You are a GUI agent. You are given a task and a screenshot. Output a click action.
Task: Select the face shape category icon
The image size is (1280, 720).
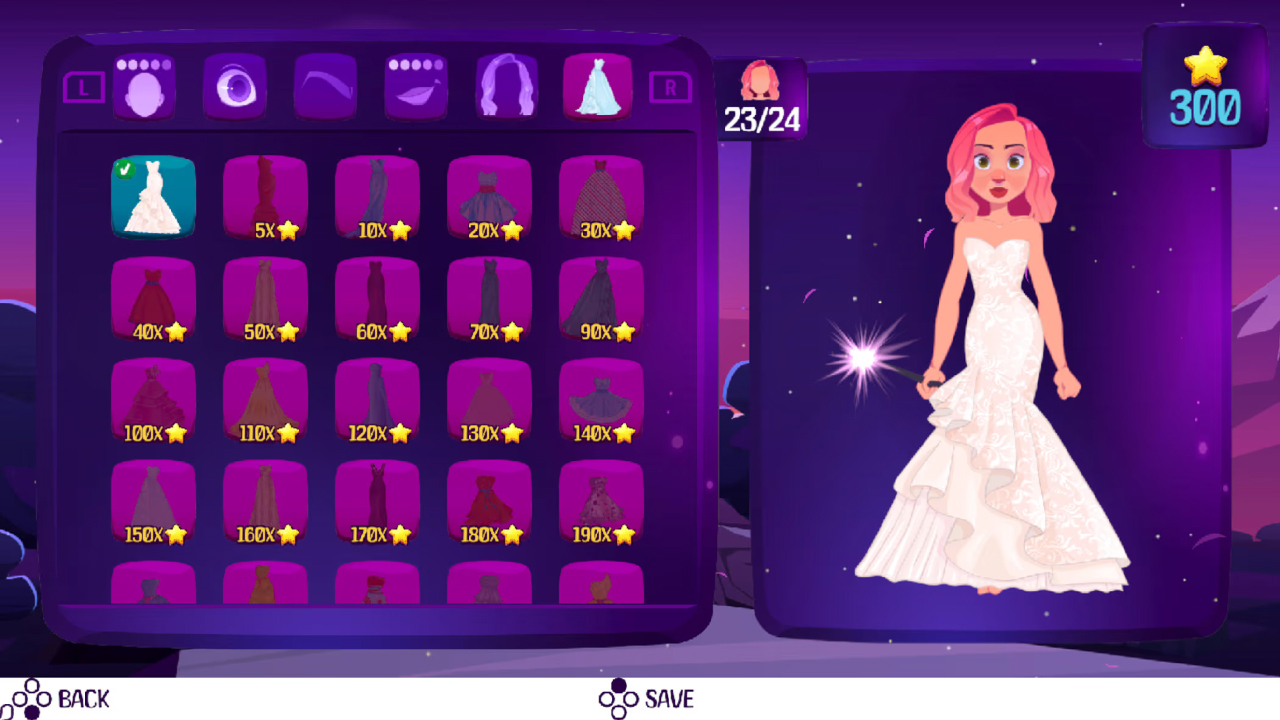(x=145, y=87)
